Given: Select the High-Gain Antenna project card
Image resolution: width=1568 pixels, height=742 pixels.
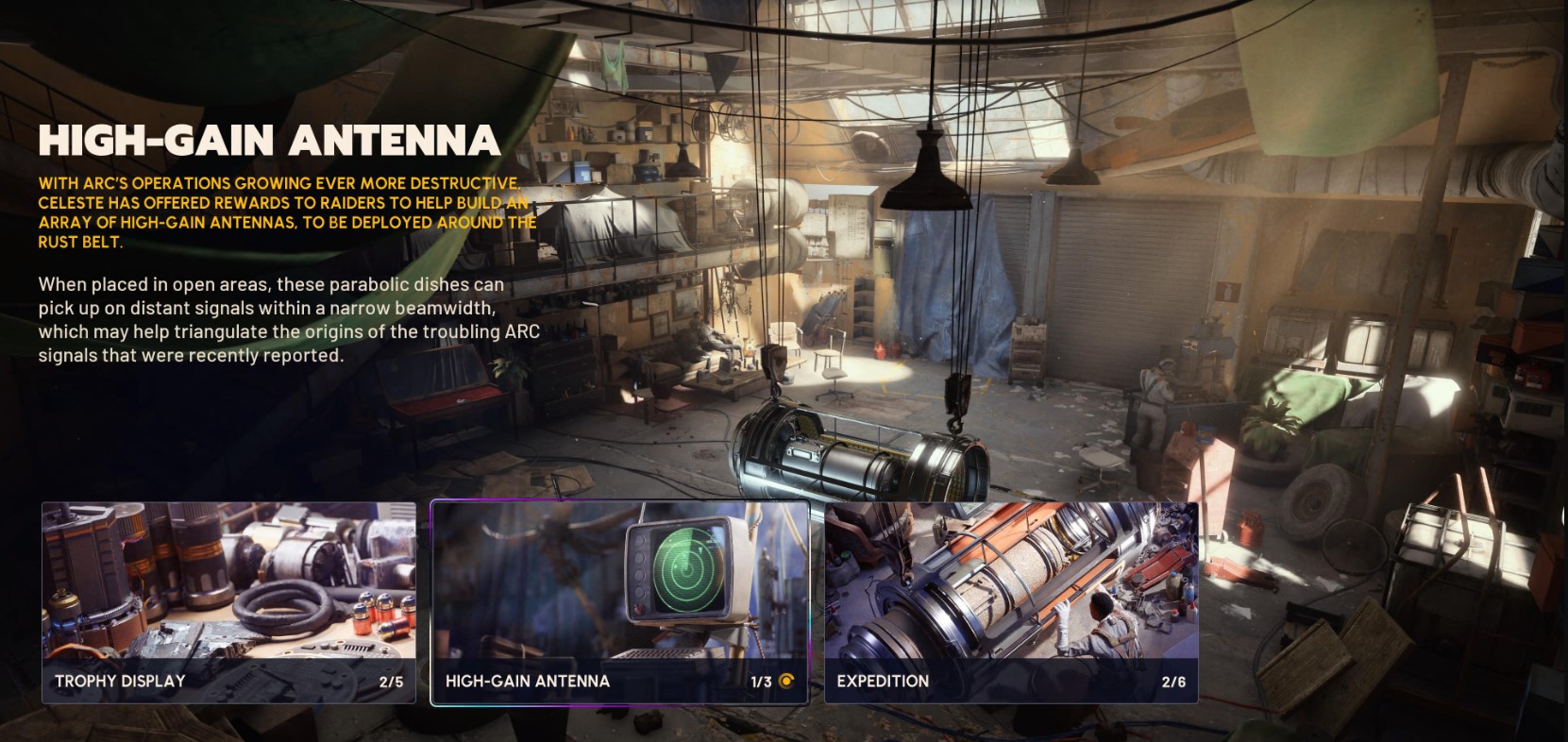Looking at the screenshot, I should 619,602.
